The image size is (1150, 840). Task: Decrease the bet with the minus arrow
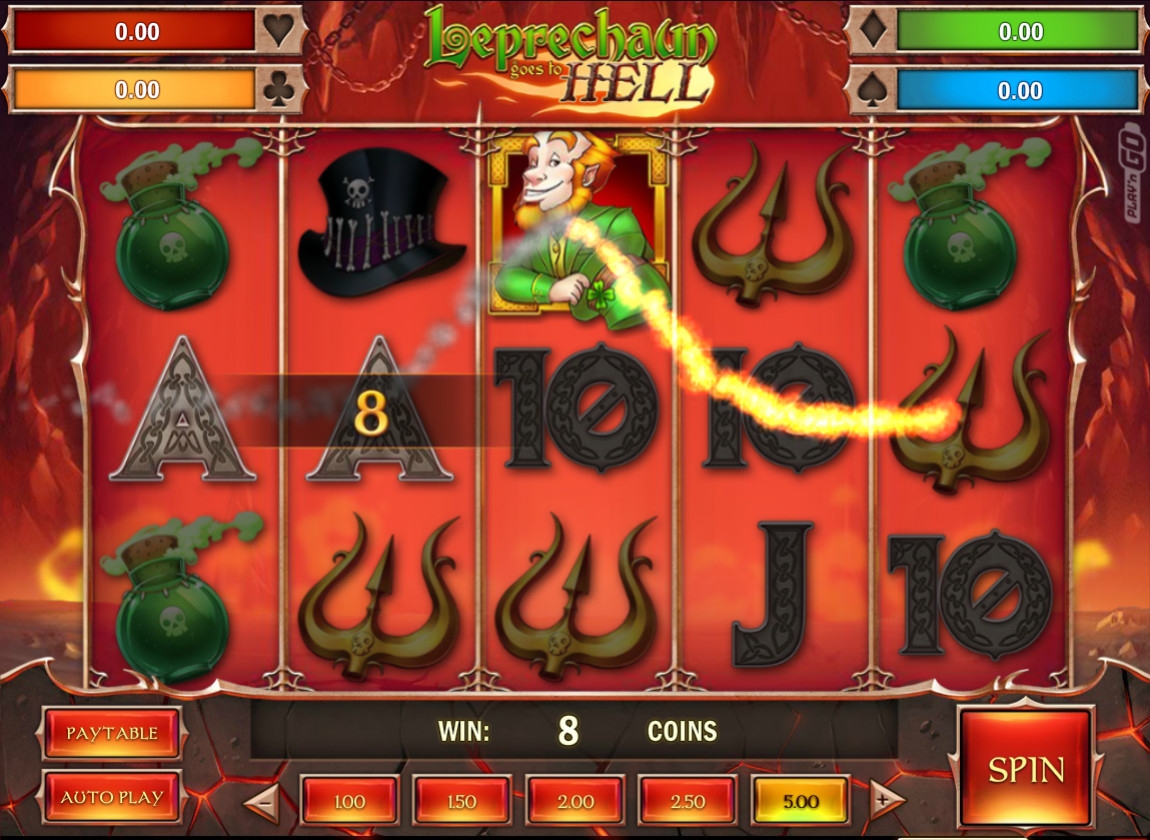coord(263,800)
